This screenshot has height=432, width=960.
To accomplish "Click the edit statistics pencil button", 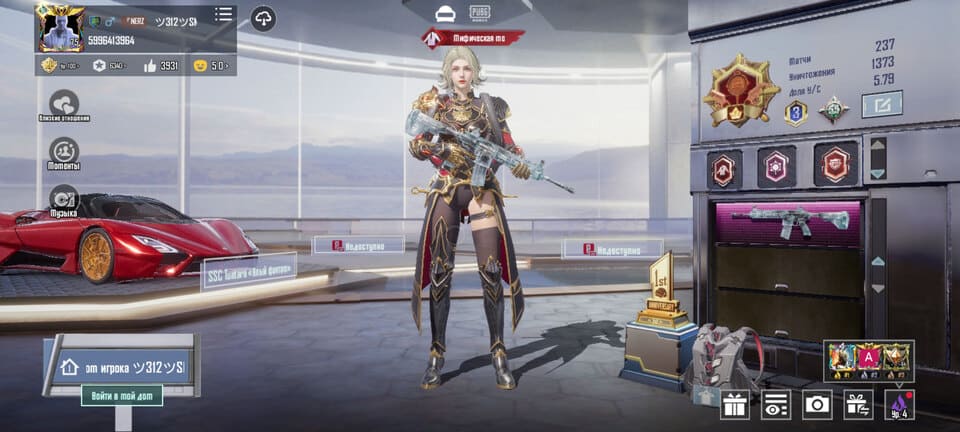I will 881,104.
